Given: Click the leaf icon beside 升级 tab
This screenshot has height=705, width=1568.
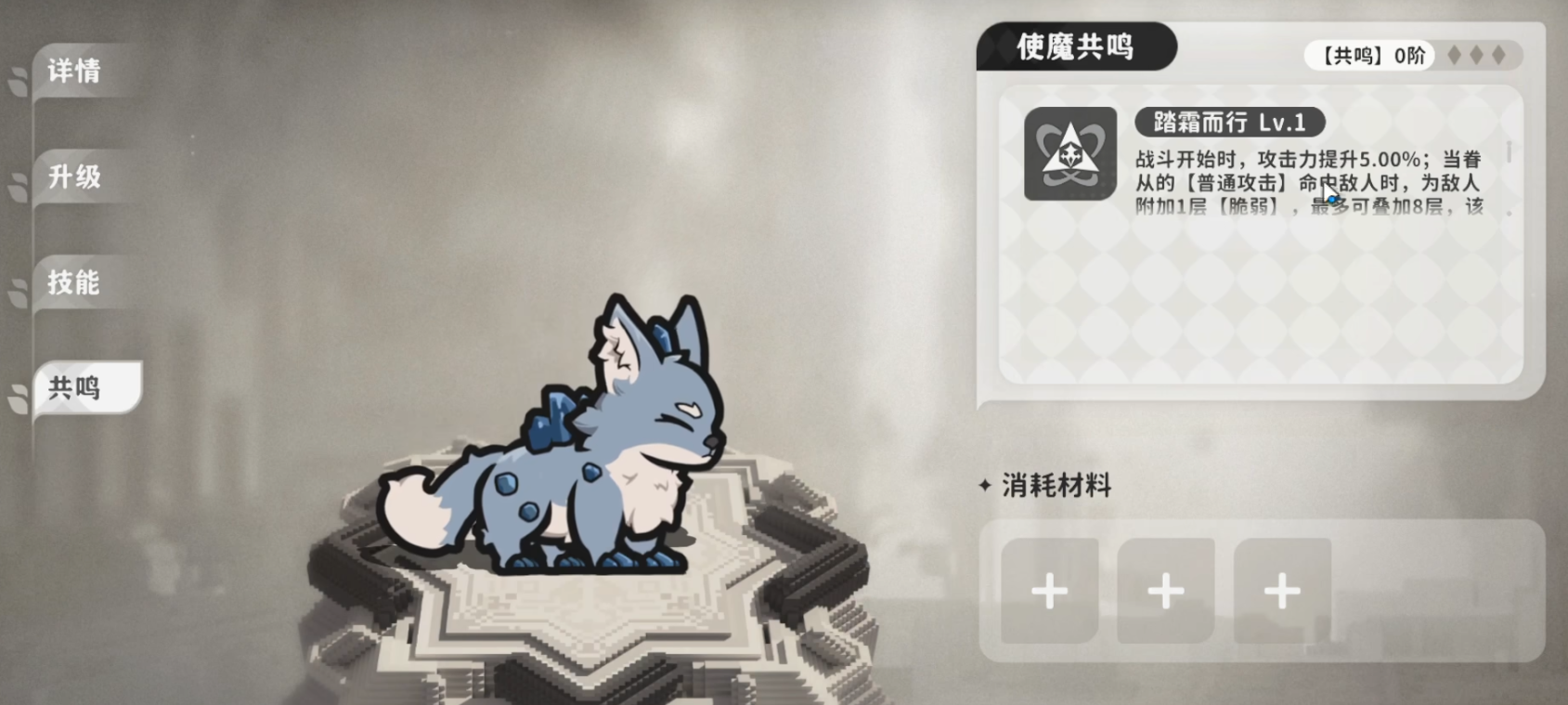Looking at the screenshot, I should pos(17,184).
